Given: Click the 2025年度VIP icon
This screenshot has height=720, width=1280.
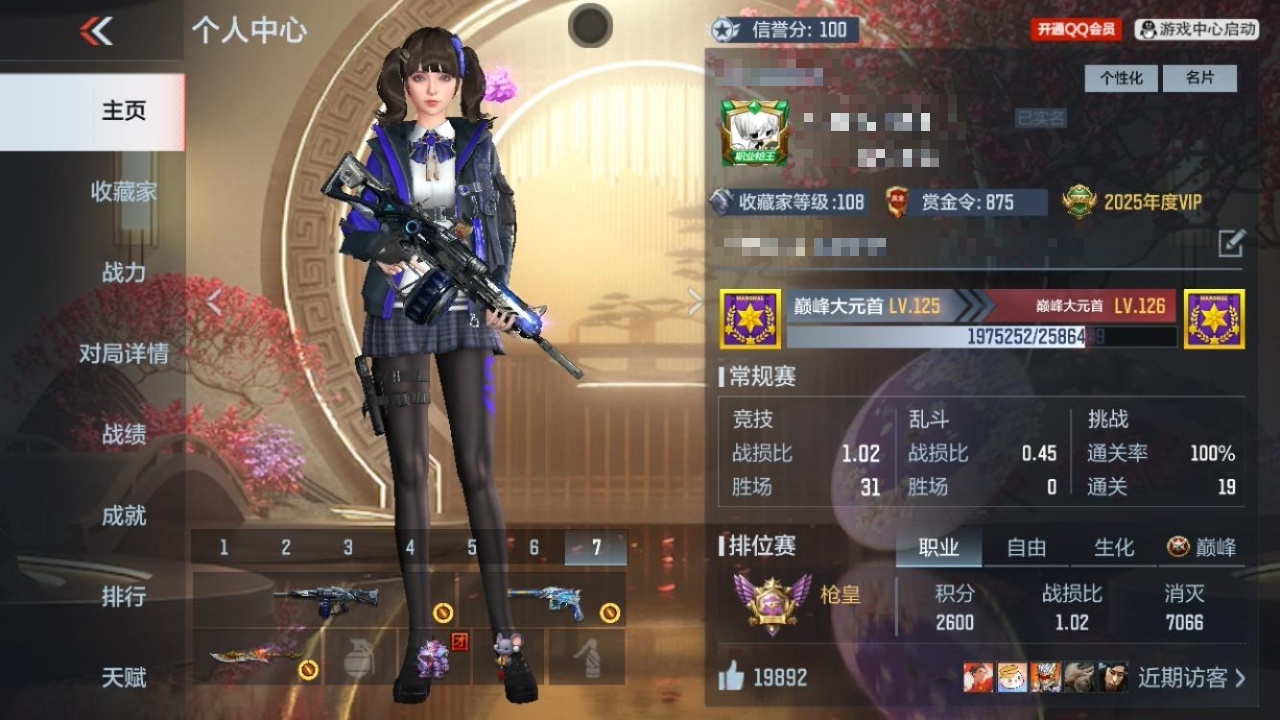Looking at the screenshot, I should pyautogui.click(x=1077, y=199).
